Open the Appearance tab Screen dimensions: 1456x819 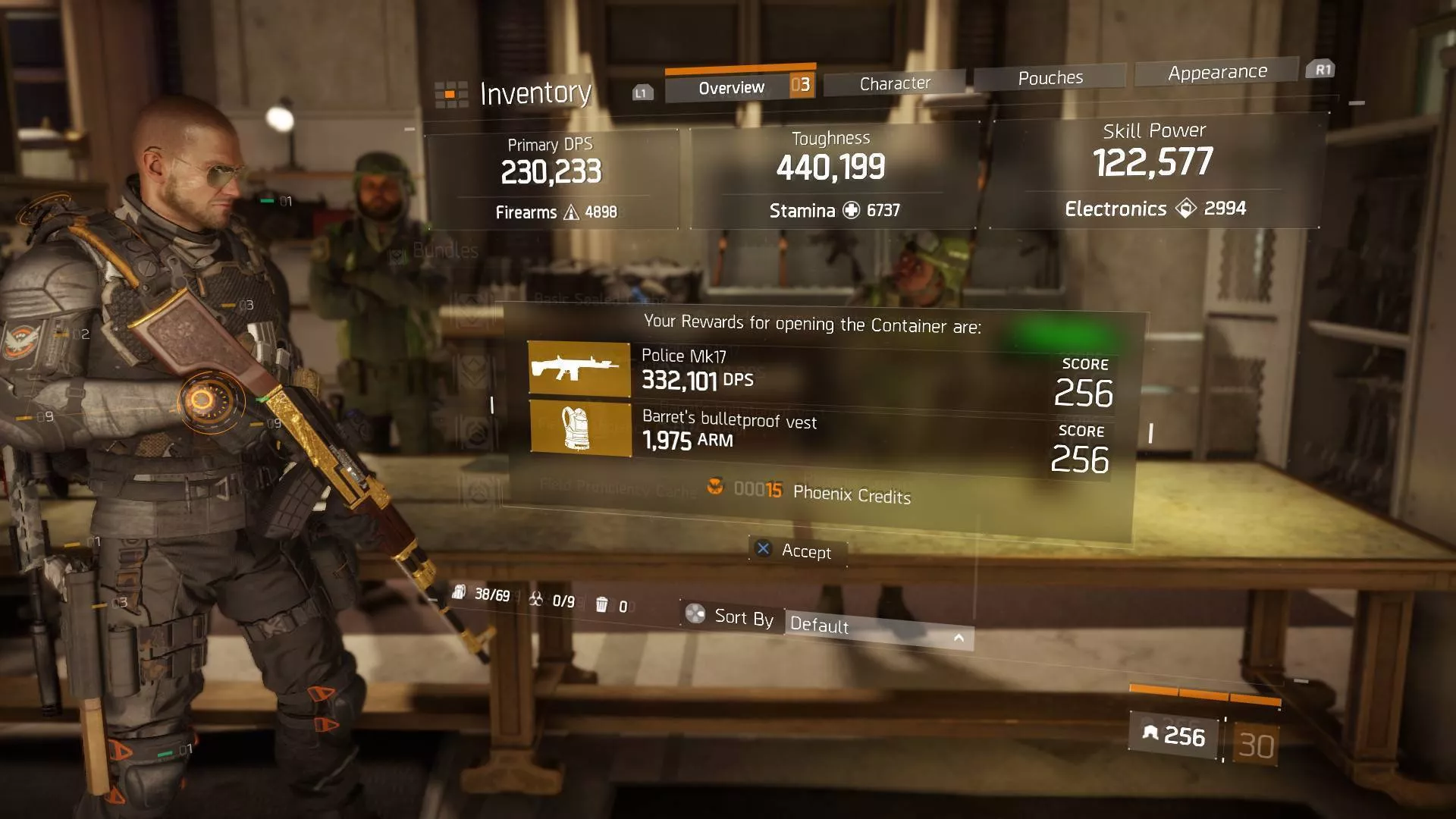point(1217,73)
